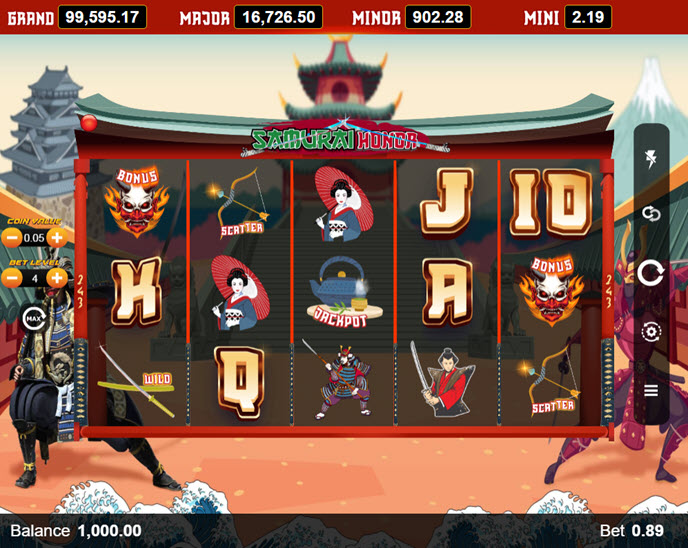Image resolution: width=688 pixels, height=548 pixels.
Task: Open the hamburger menu
Action: point(651,390)
